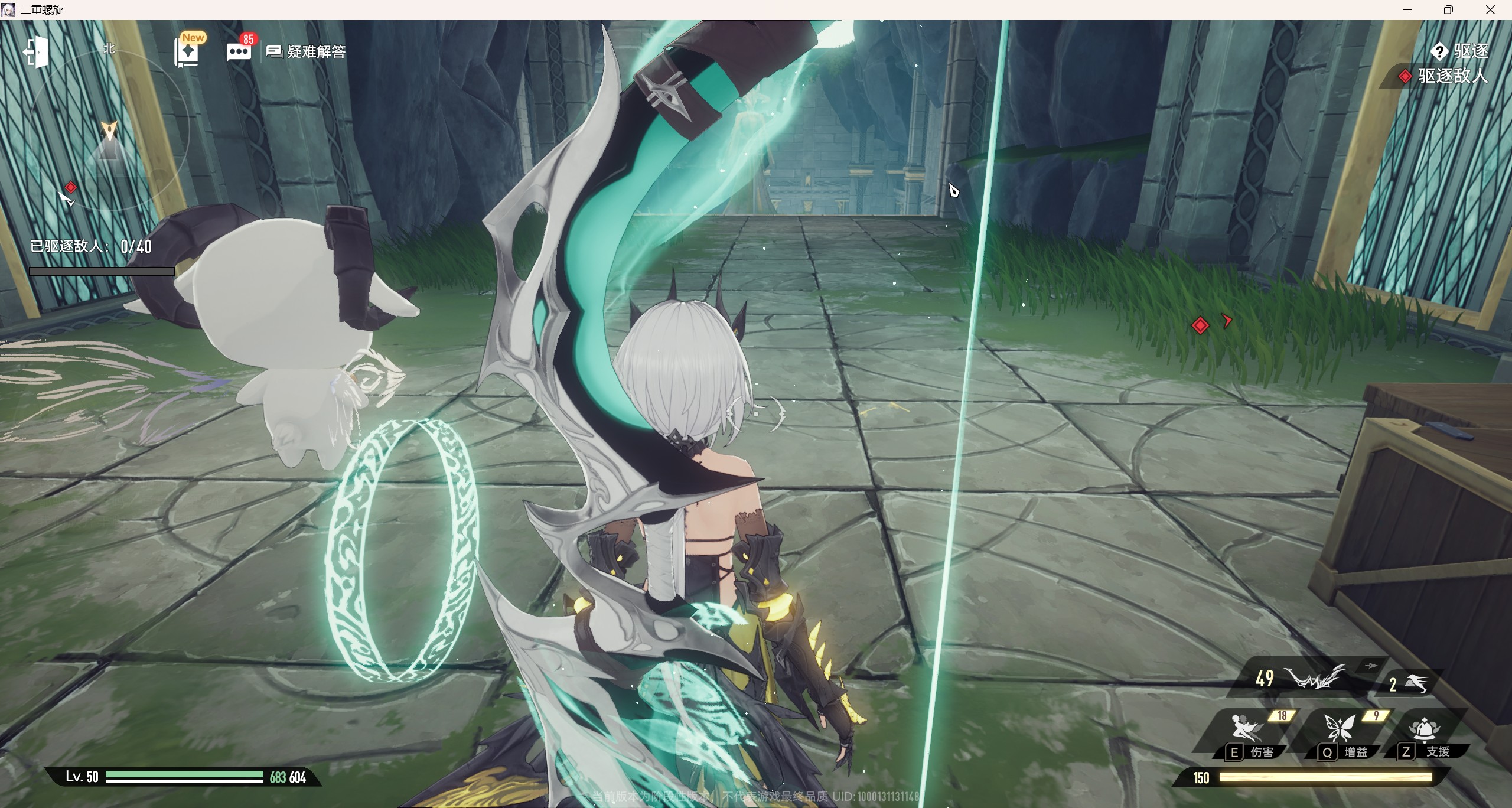Open the guidebook with New badge
Viewport: 1512px width, 808px height.
coord(188,53)
